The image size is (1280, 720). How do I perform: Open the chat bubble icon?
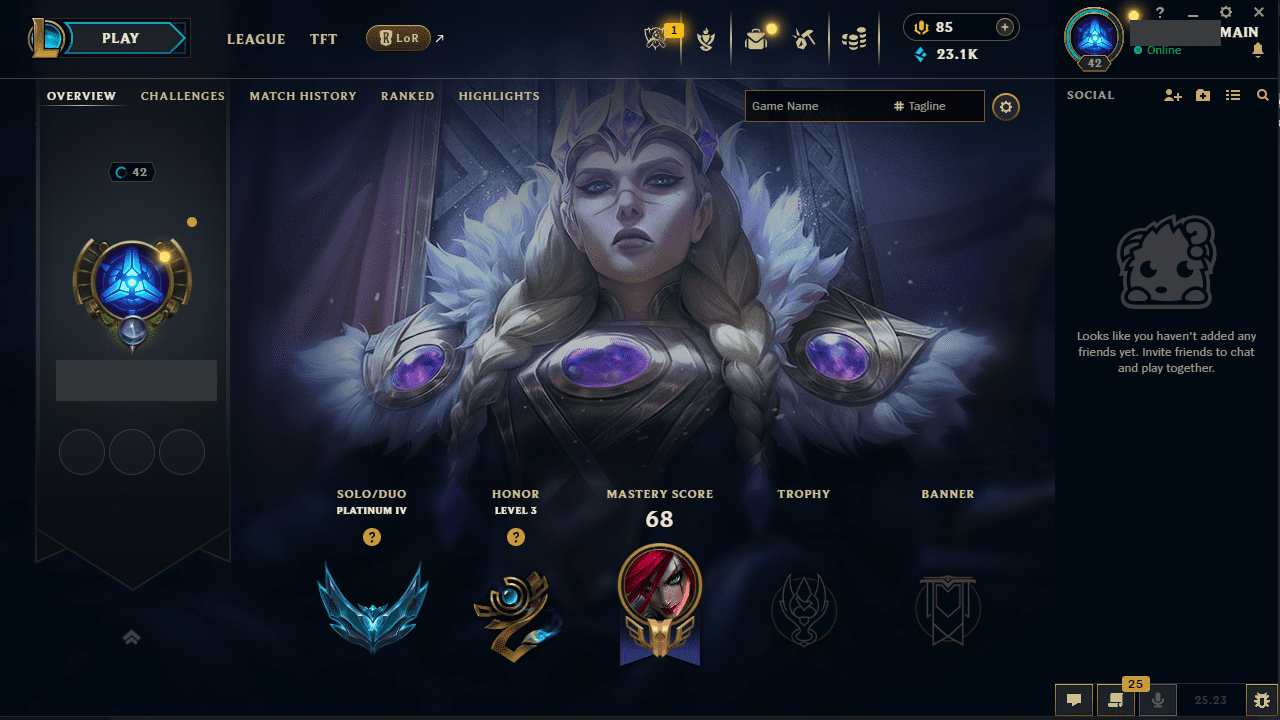coord(1073,700)
